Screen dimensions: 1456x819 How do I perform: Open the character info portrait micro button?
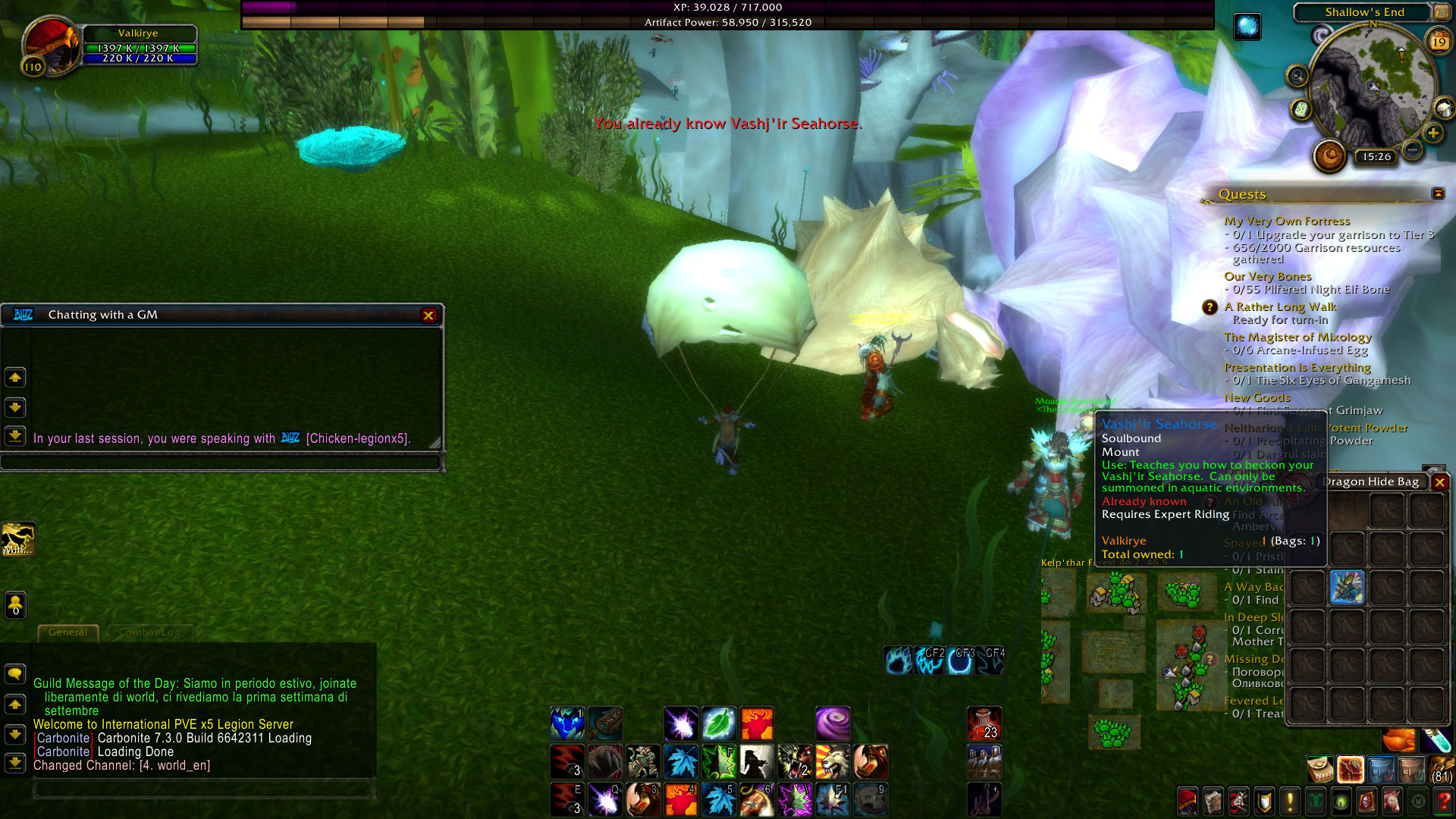[1188, 801]
